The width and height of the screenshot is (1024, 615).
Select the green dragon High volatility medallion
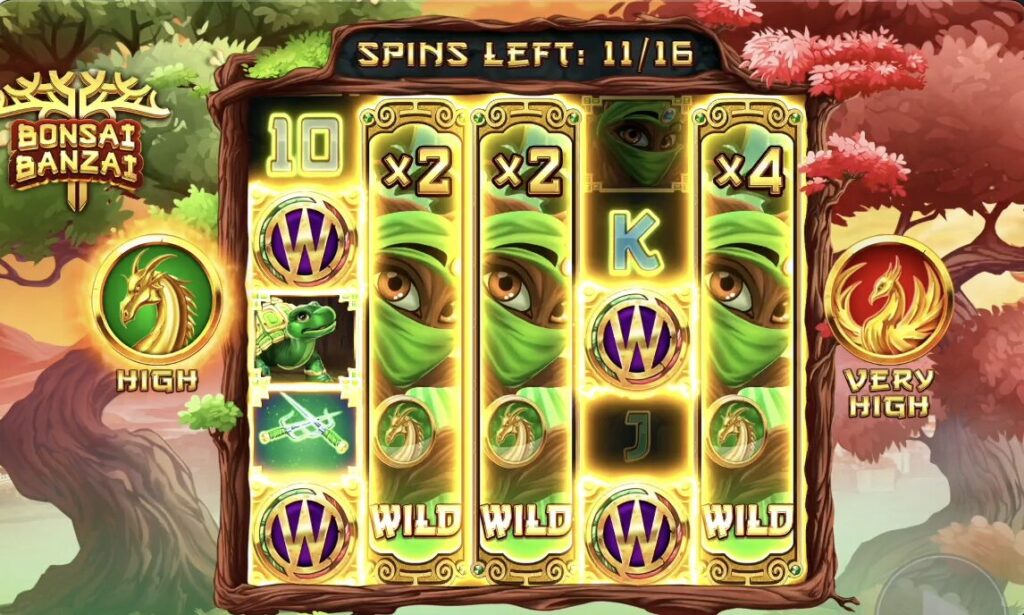click(156, 299)
